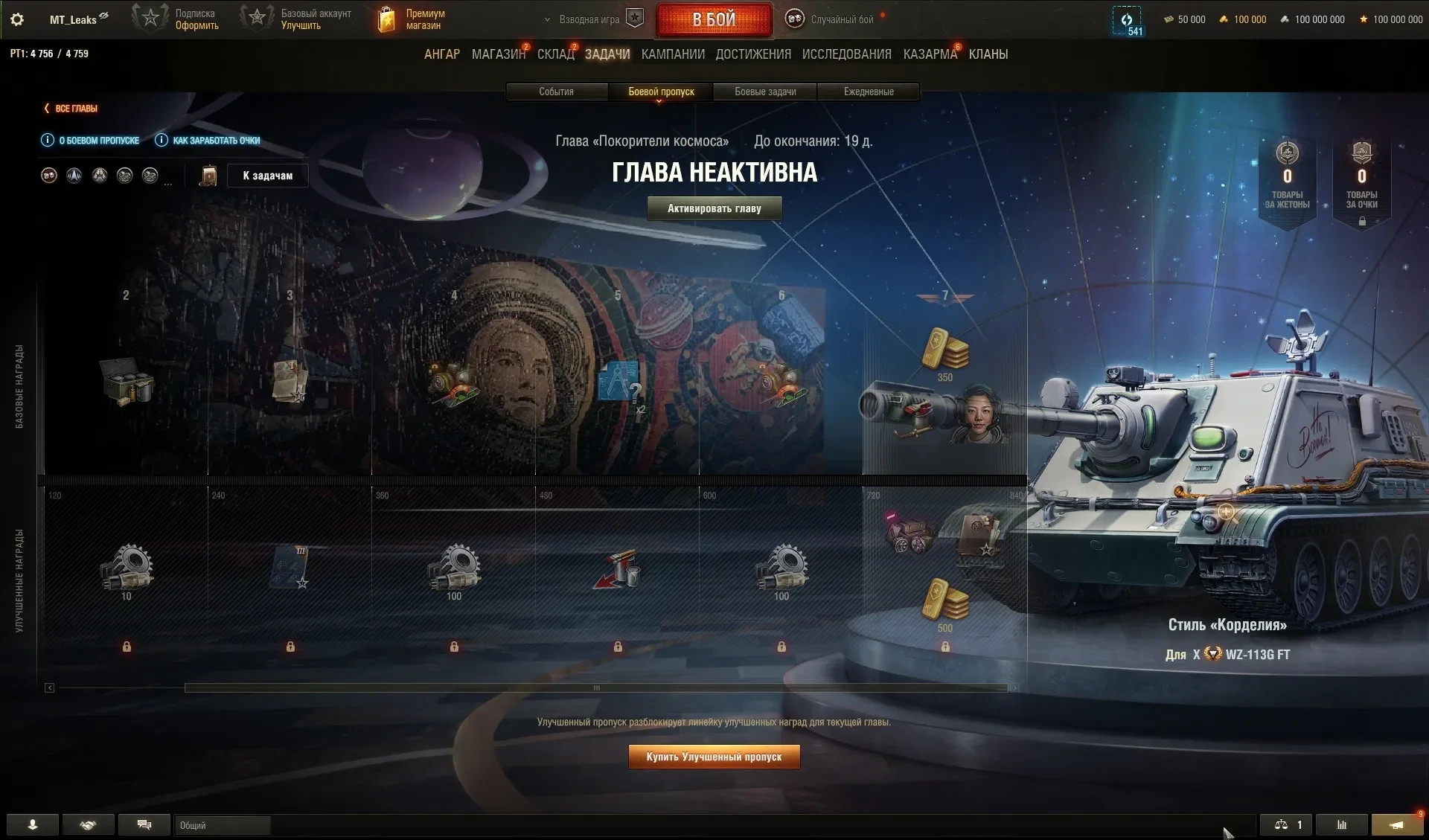Screen dimensions: 1429x840
Task: Open the Премиум магазин
Action: click(x=412, y=19)
